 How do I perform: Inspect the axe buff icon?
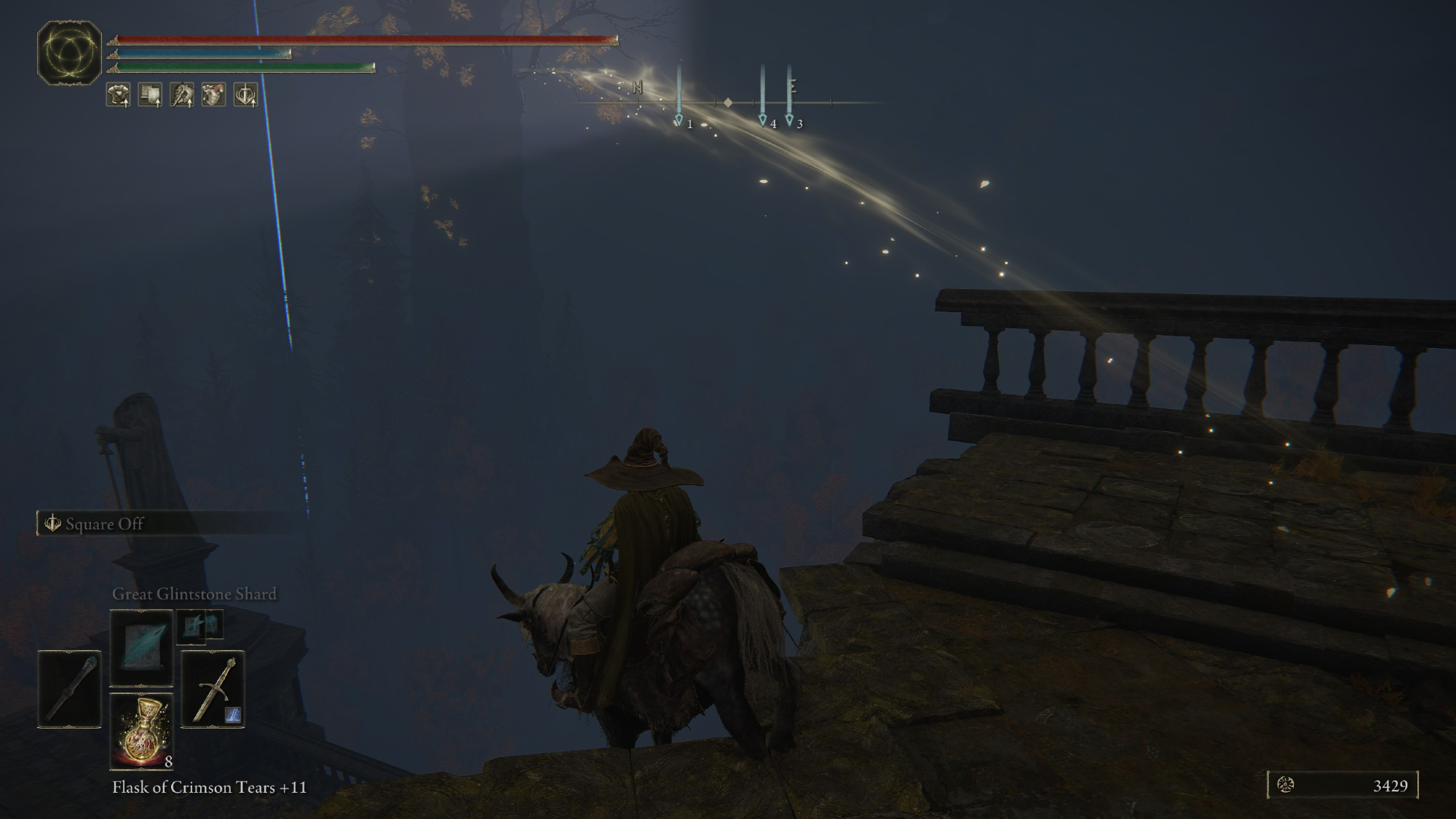182,95
